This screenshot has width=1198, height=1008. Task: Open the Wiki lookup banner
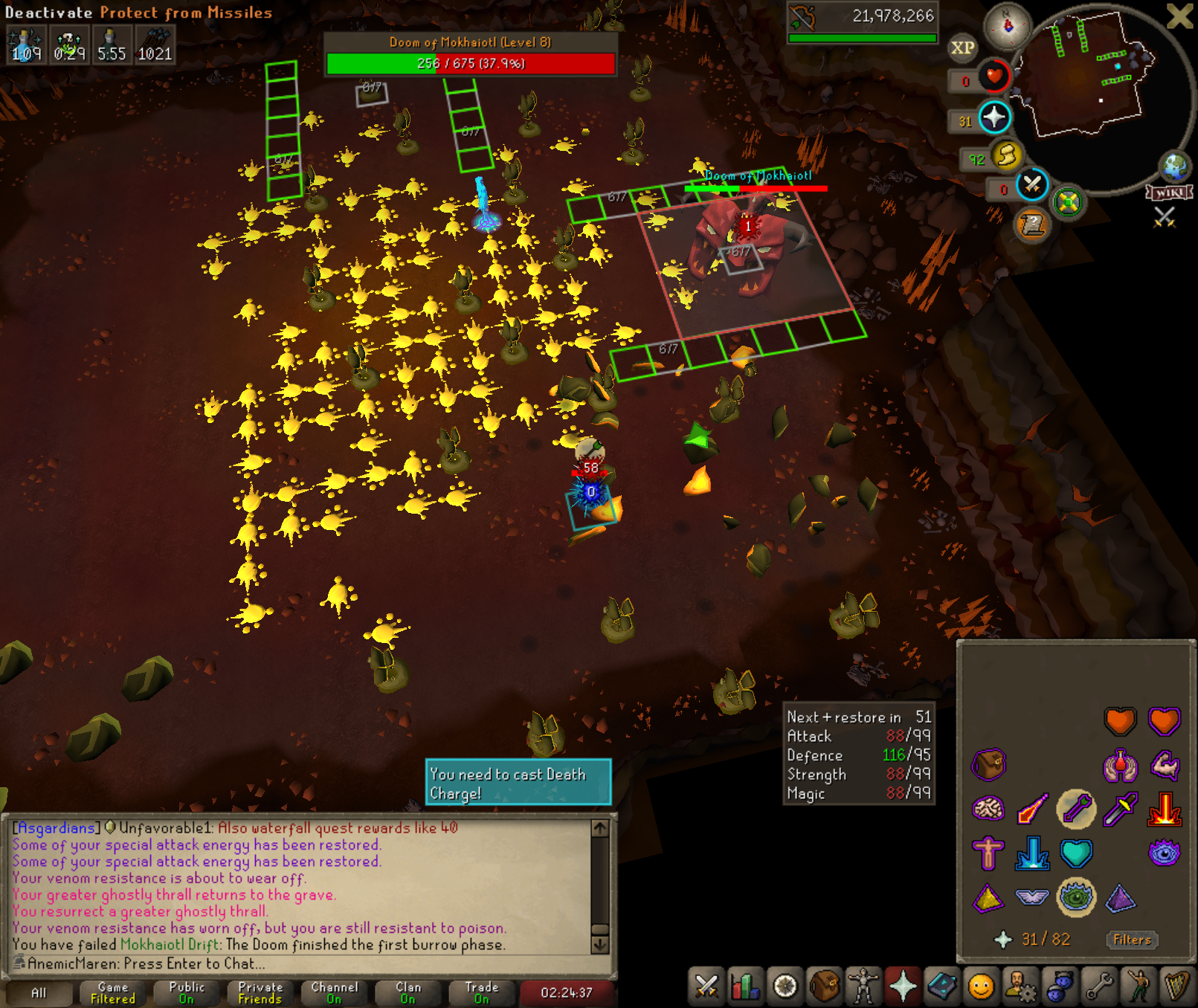click(x=1169, y=193)
